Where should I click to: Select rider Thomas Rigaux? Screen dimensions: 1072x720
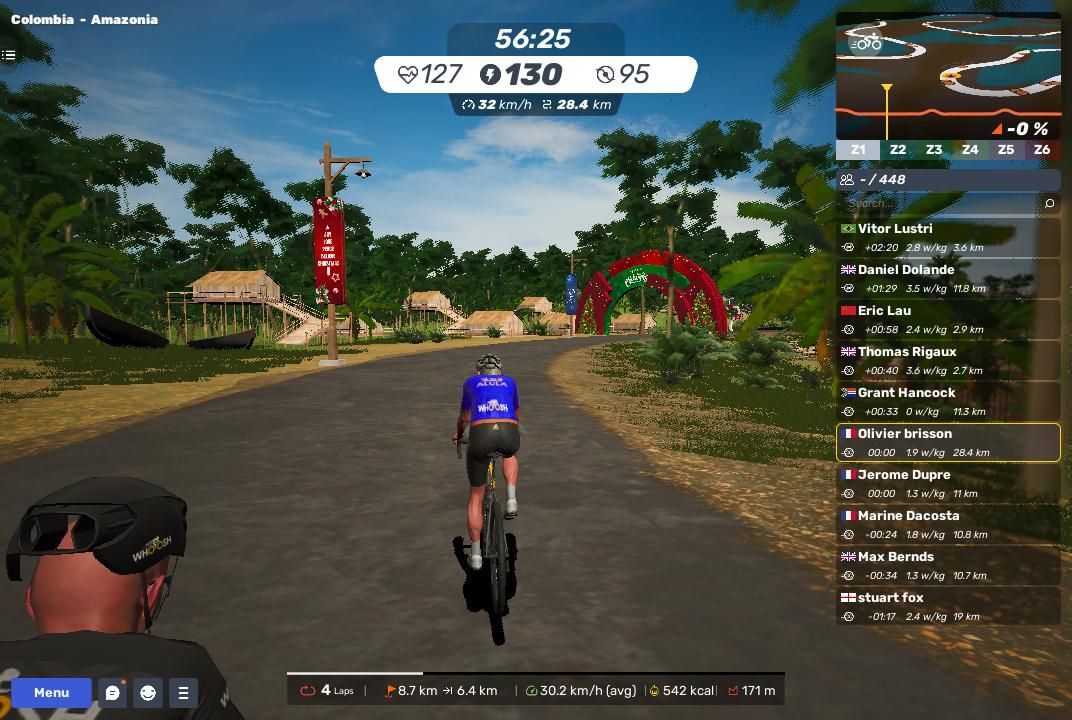(948, 361)
